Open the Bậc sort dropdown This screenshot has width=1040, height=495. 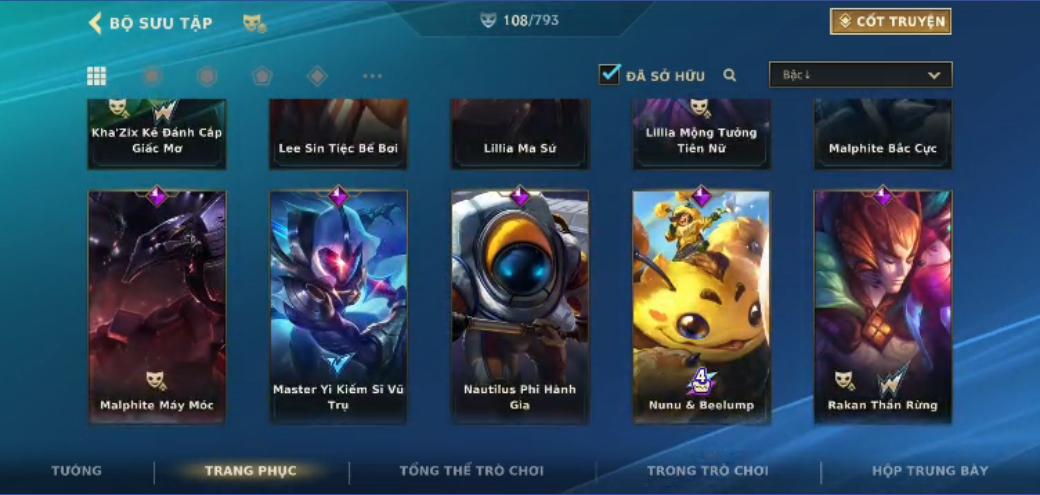(x=860, y=75)
